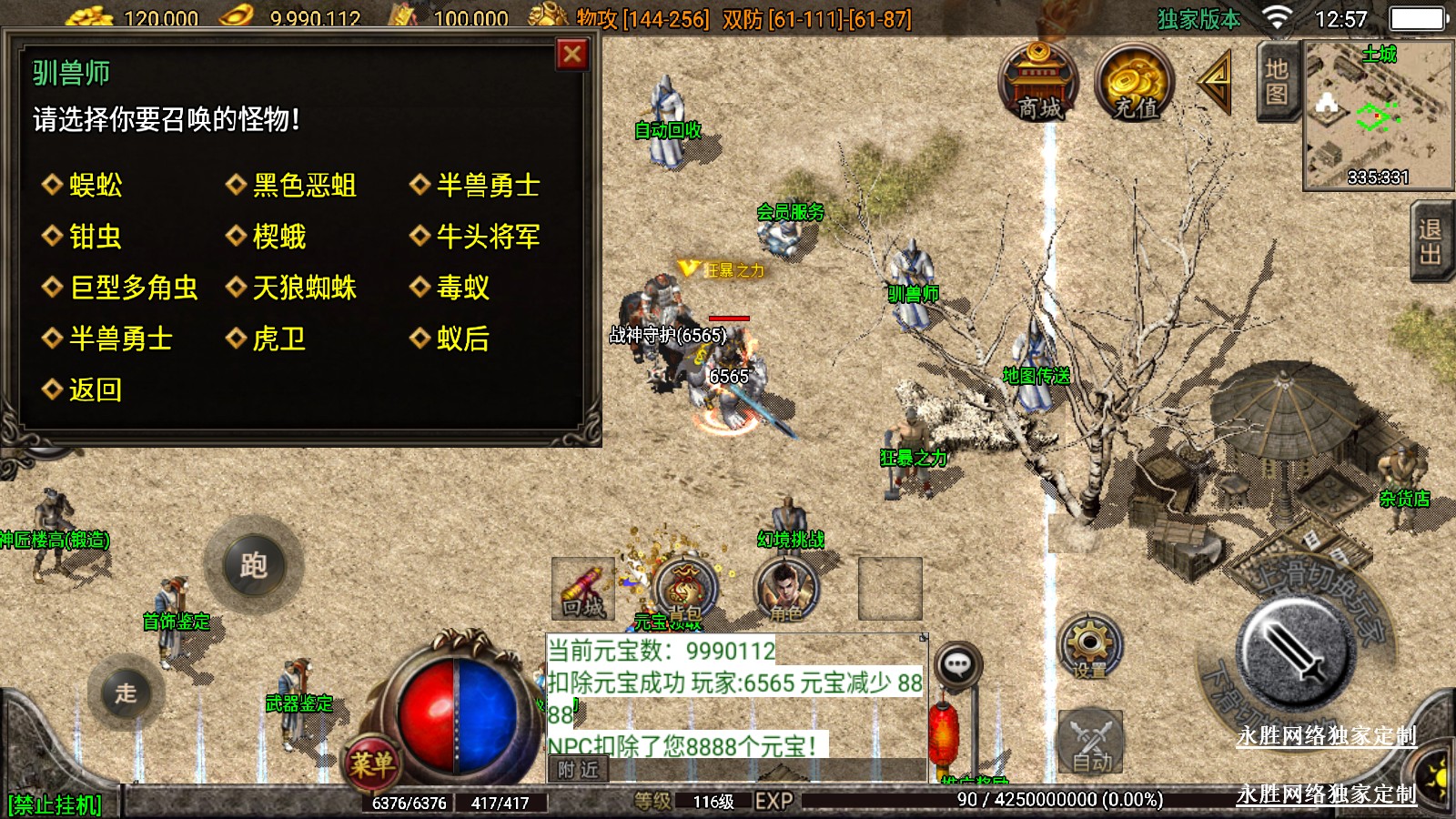Select 蜈蚣 to summon
Screen dimensions: 1456x819
95,186
